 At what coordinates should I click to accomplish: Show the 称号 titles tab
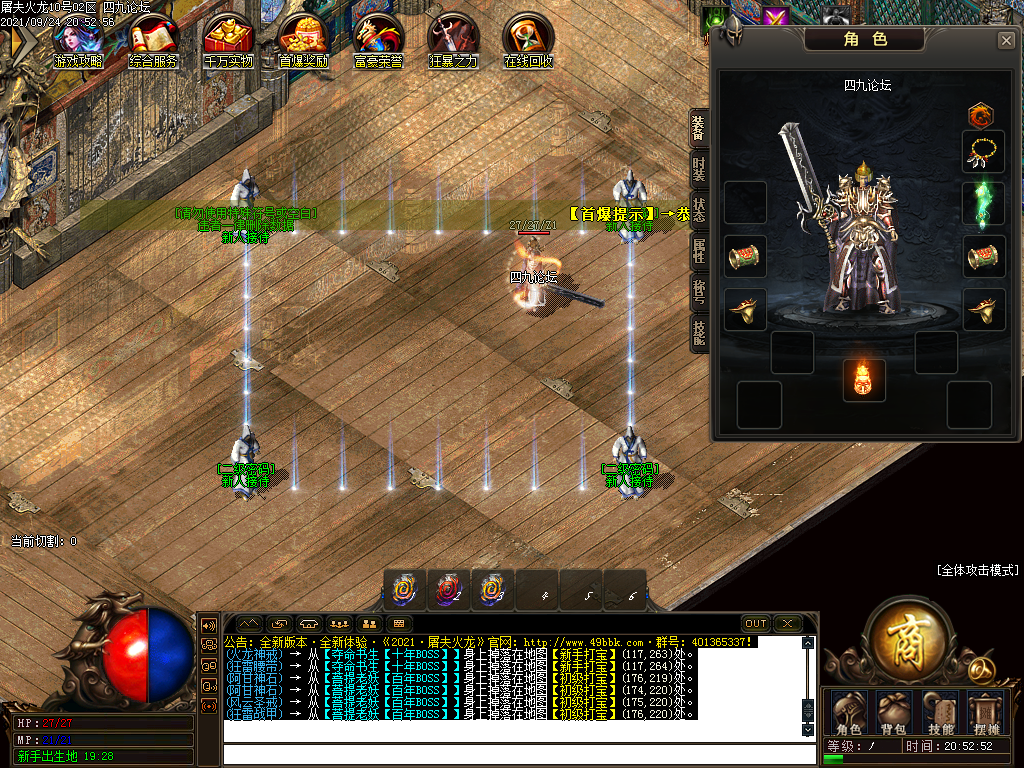(x=699, y=291)
